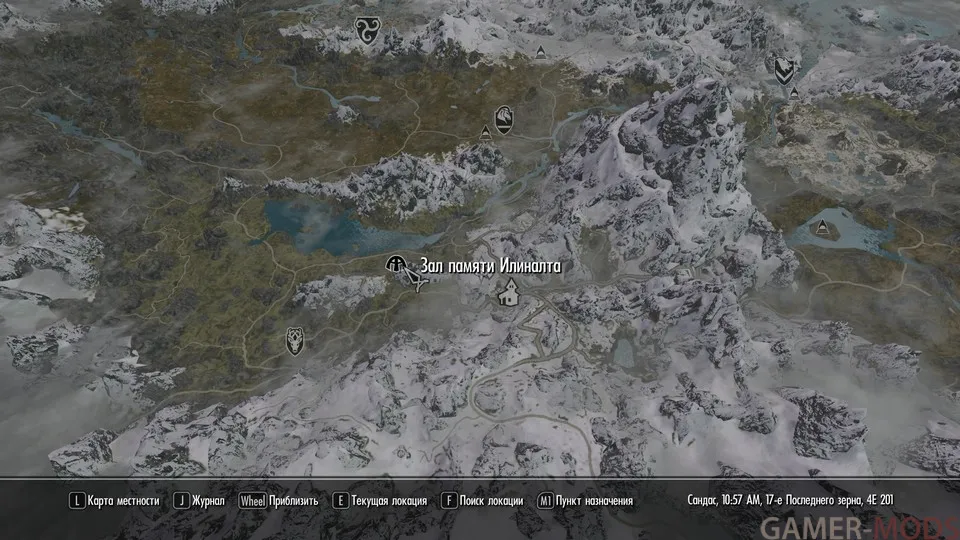
Task: Select the triskelion shield city marker
Action: 364,32
